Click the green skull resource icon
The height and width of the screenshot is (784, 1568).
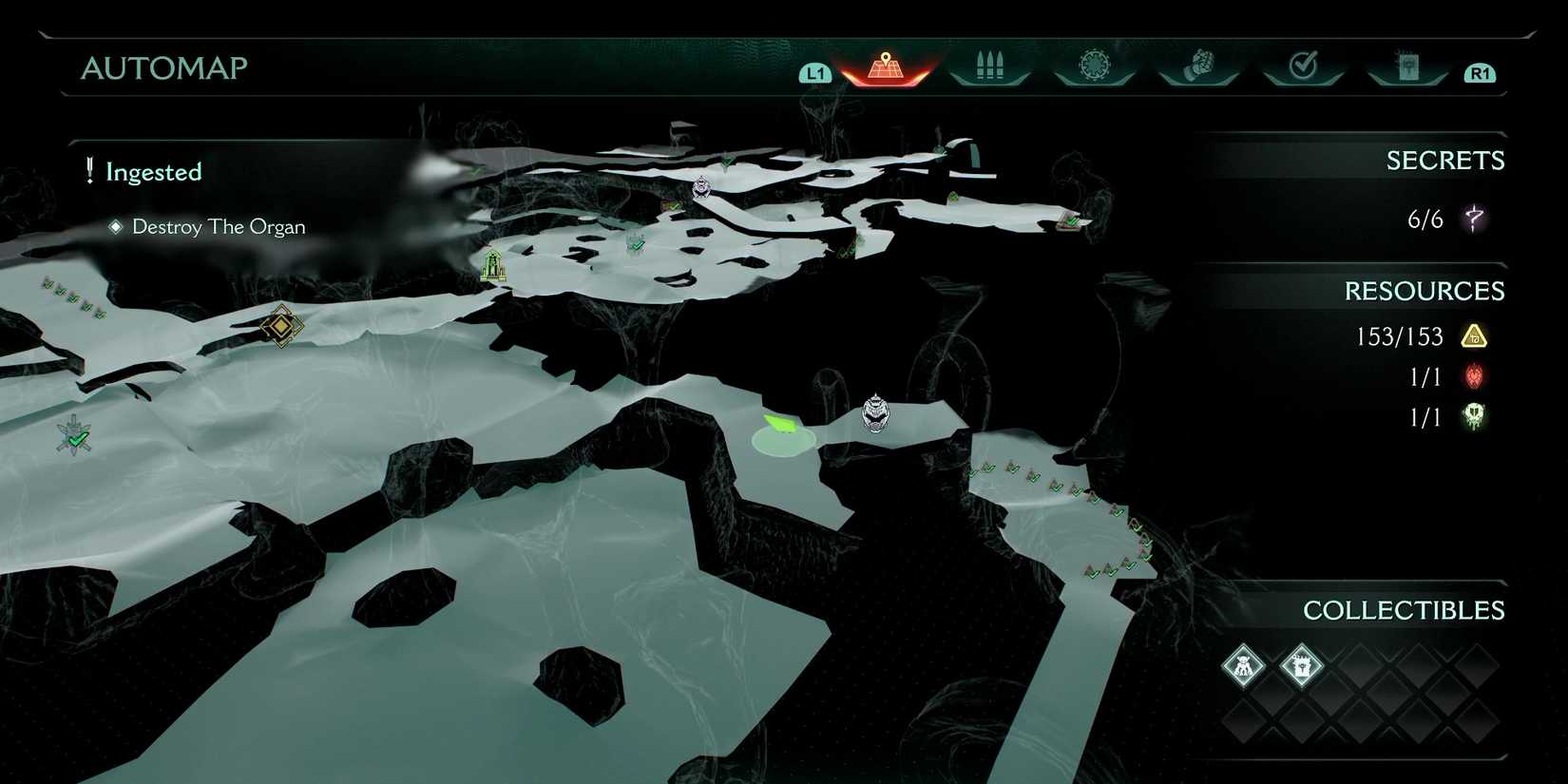coord(1474,416)
